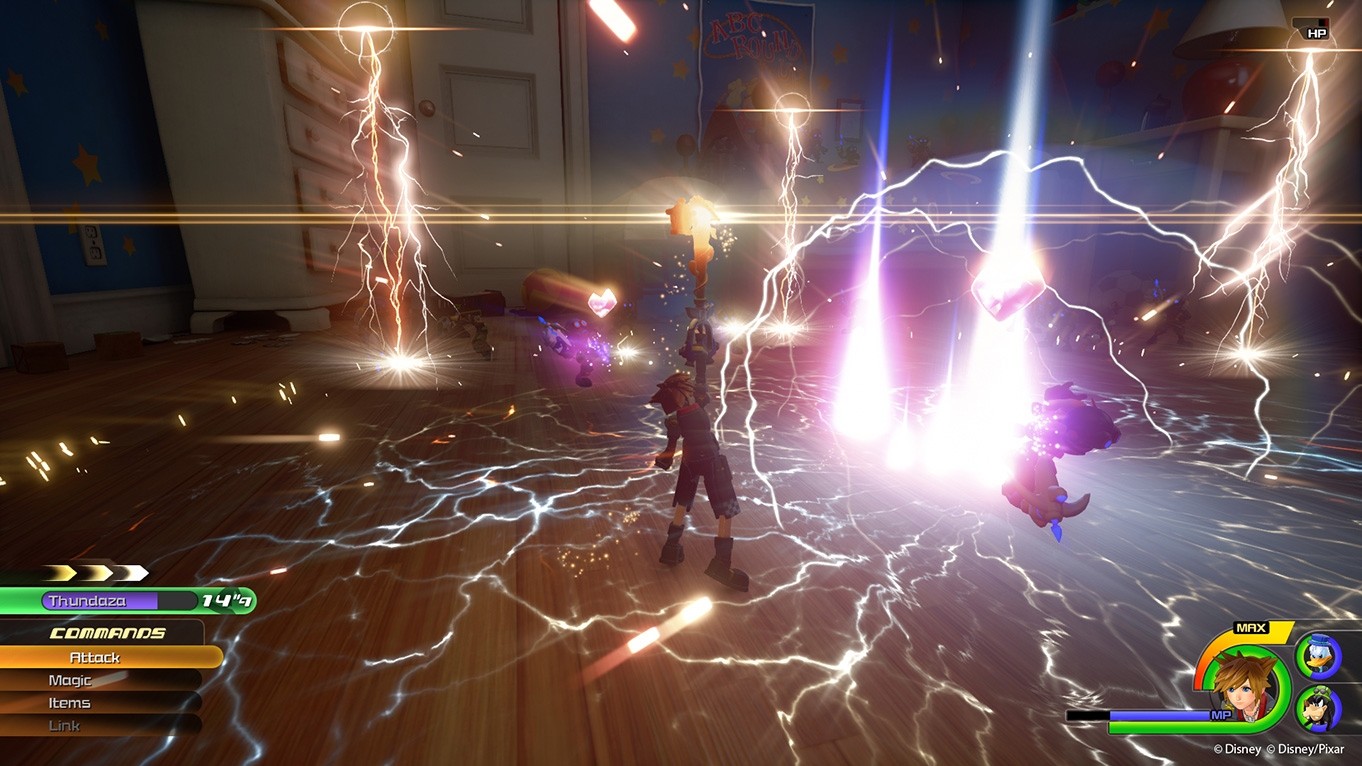1362x766 pixels.
Task: Open the Items command list
Action: [68, 703]
